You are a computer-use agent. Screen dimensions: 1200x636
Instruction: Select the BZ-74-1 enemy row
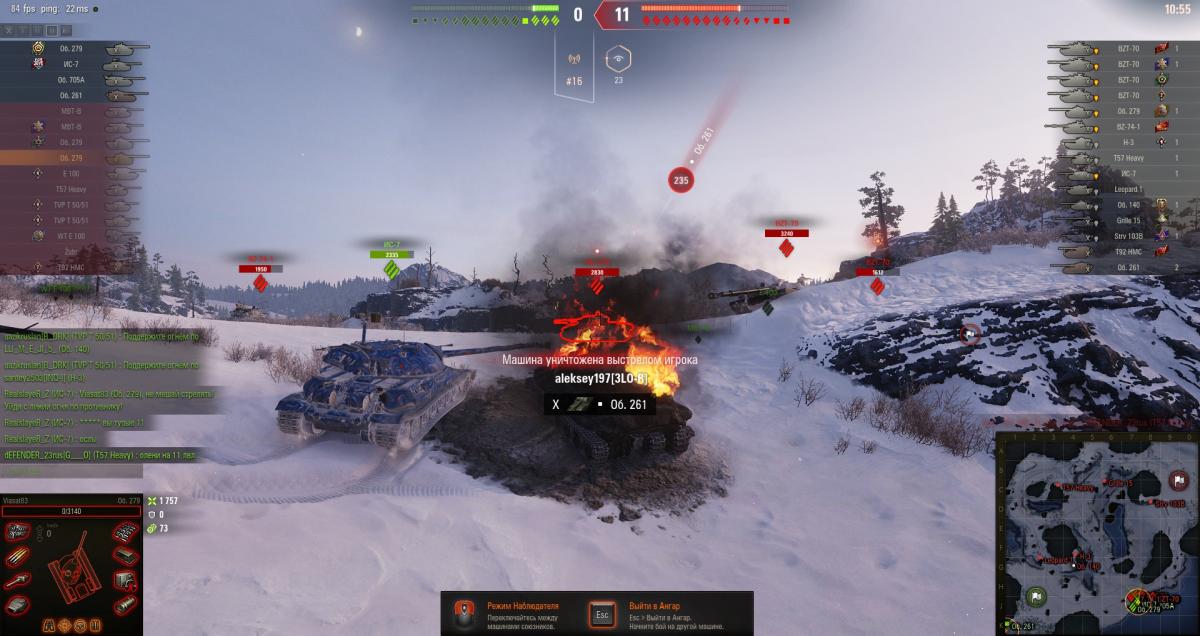(x=1125, y=127)
